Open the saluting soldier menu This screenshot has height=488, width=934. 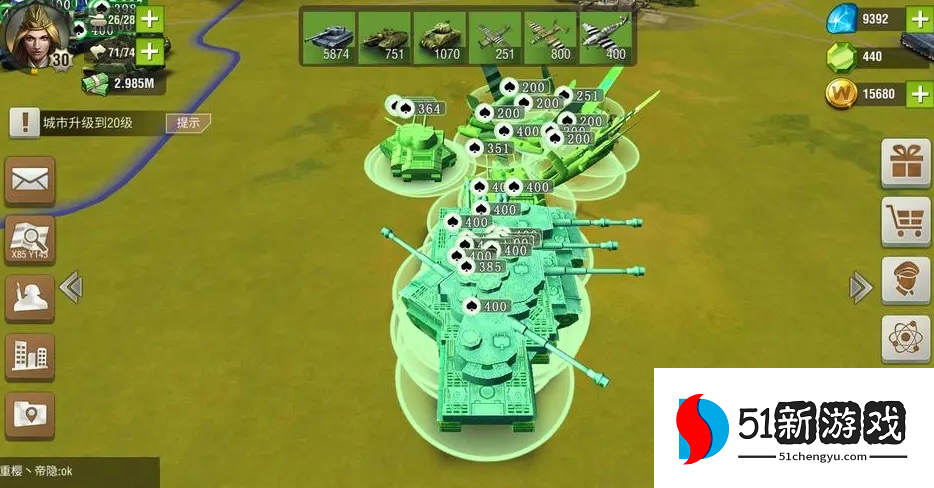point(30,298)
